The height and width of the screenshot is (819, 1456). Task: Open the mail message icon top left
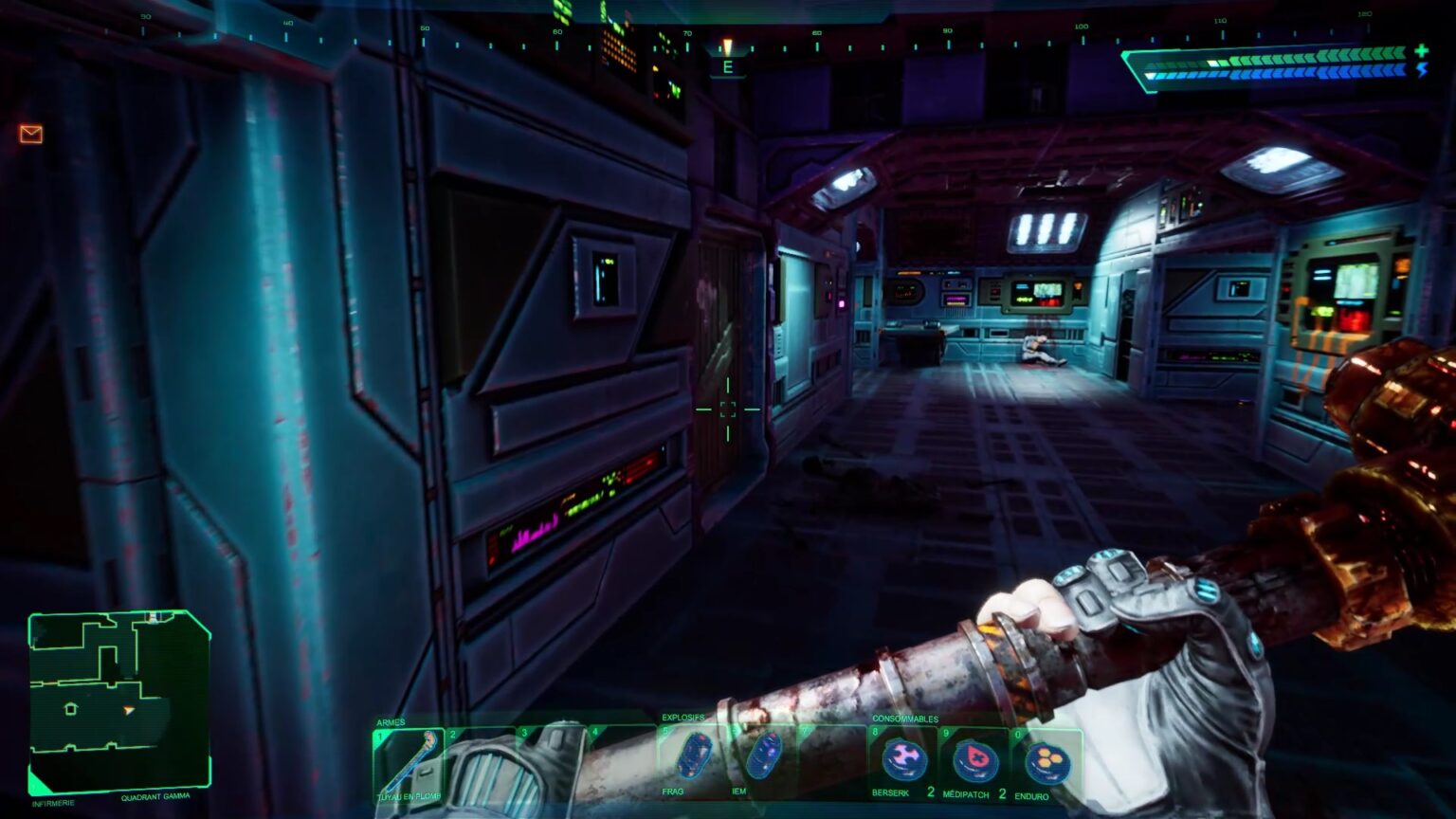pos(31,134)
